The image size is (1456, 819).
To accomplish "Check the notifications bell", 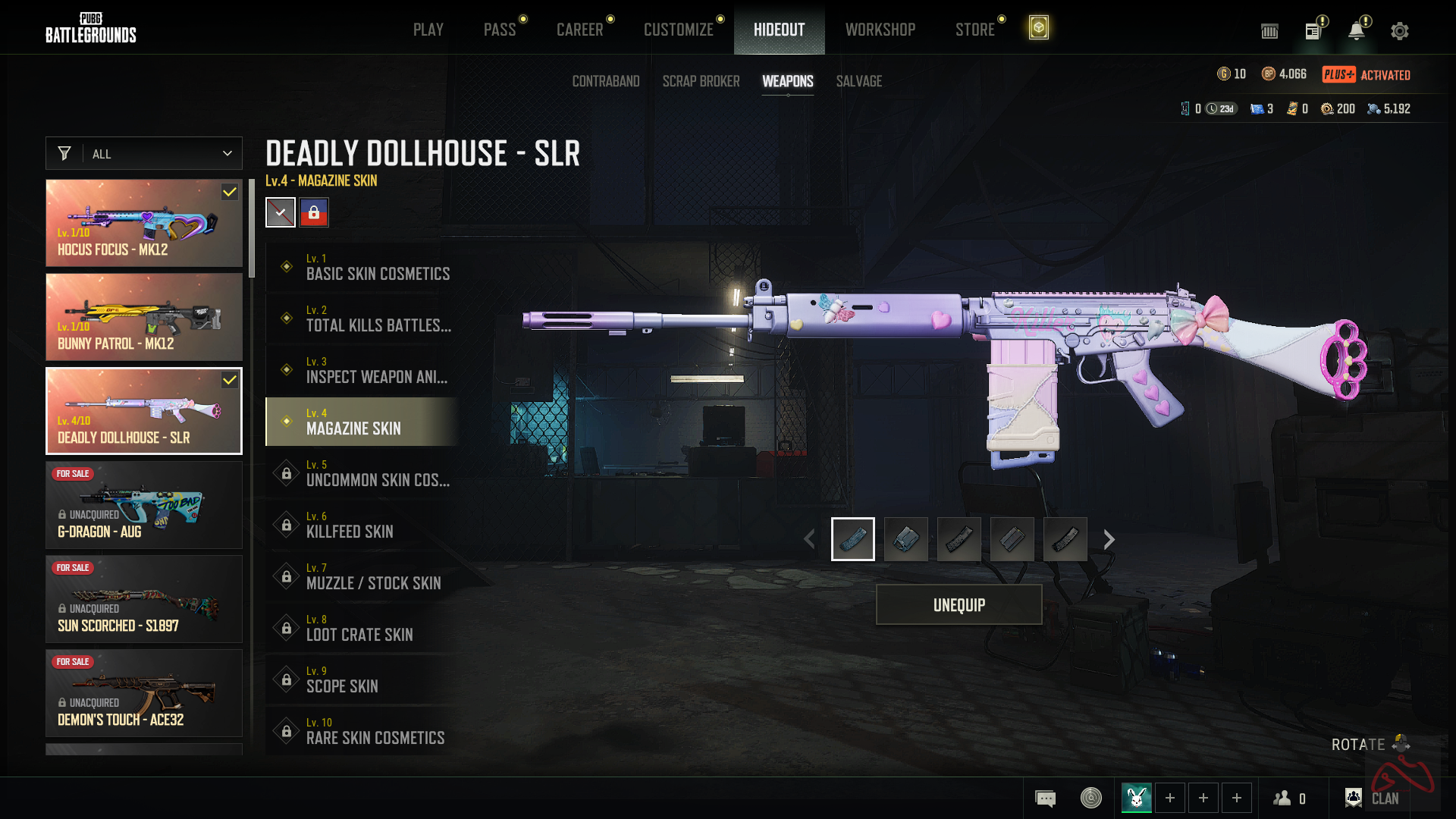I will point(1356,31).
